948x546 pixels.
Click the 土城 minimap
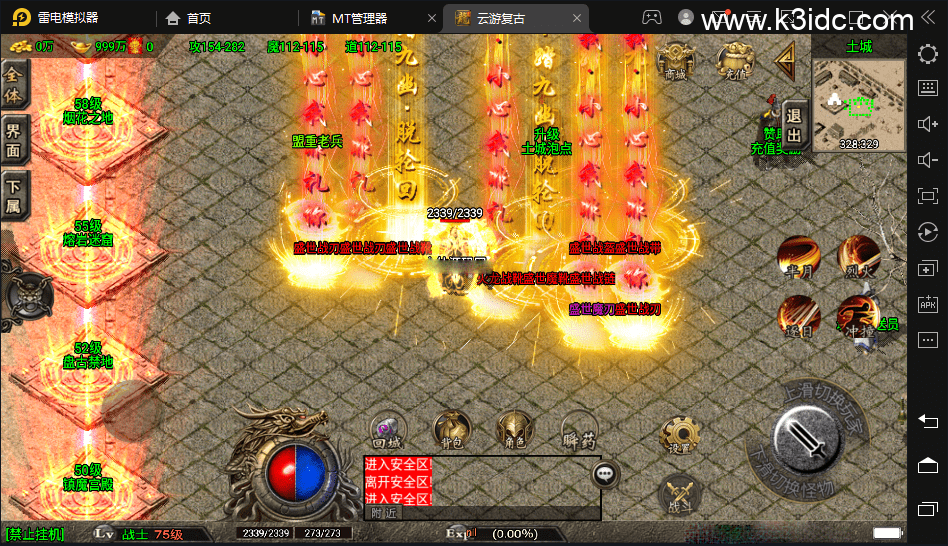click(858, 101)
